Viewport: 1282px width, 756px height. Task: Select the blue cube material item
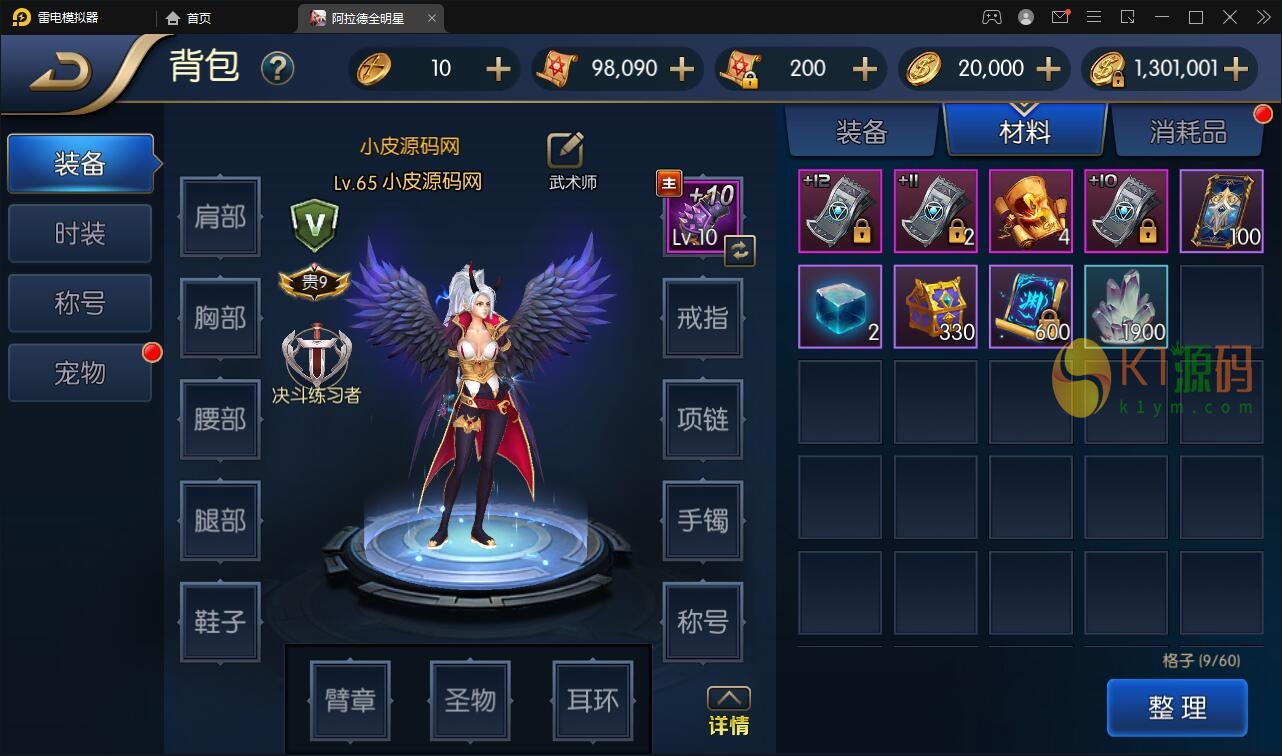tap(840, 306)
